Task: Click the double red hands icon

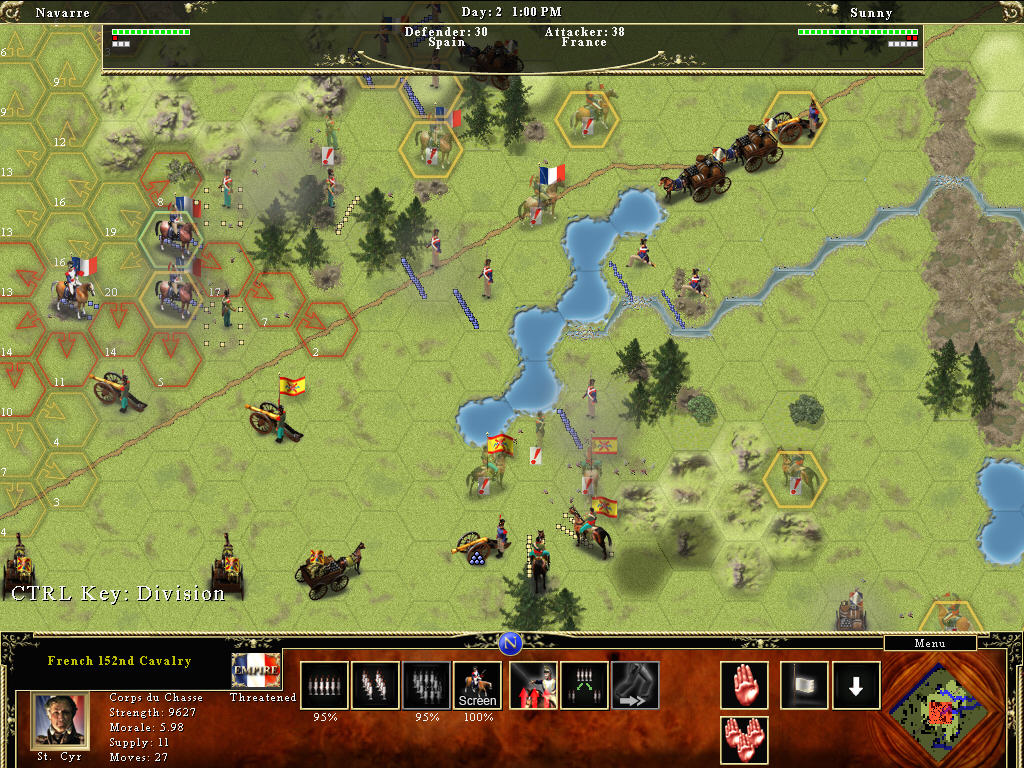Action: tap(745, 740)
